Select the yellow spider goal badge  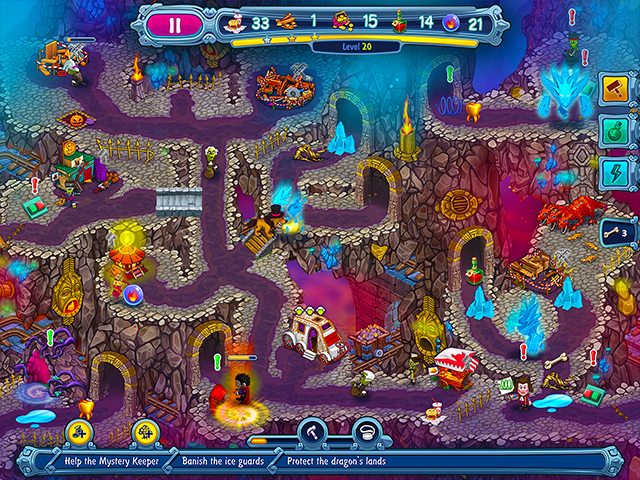tap(147, 431)
